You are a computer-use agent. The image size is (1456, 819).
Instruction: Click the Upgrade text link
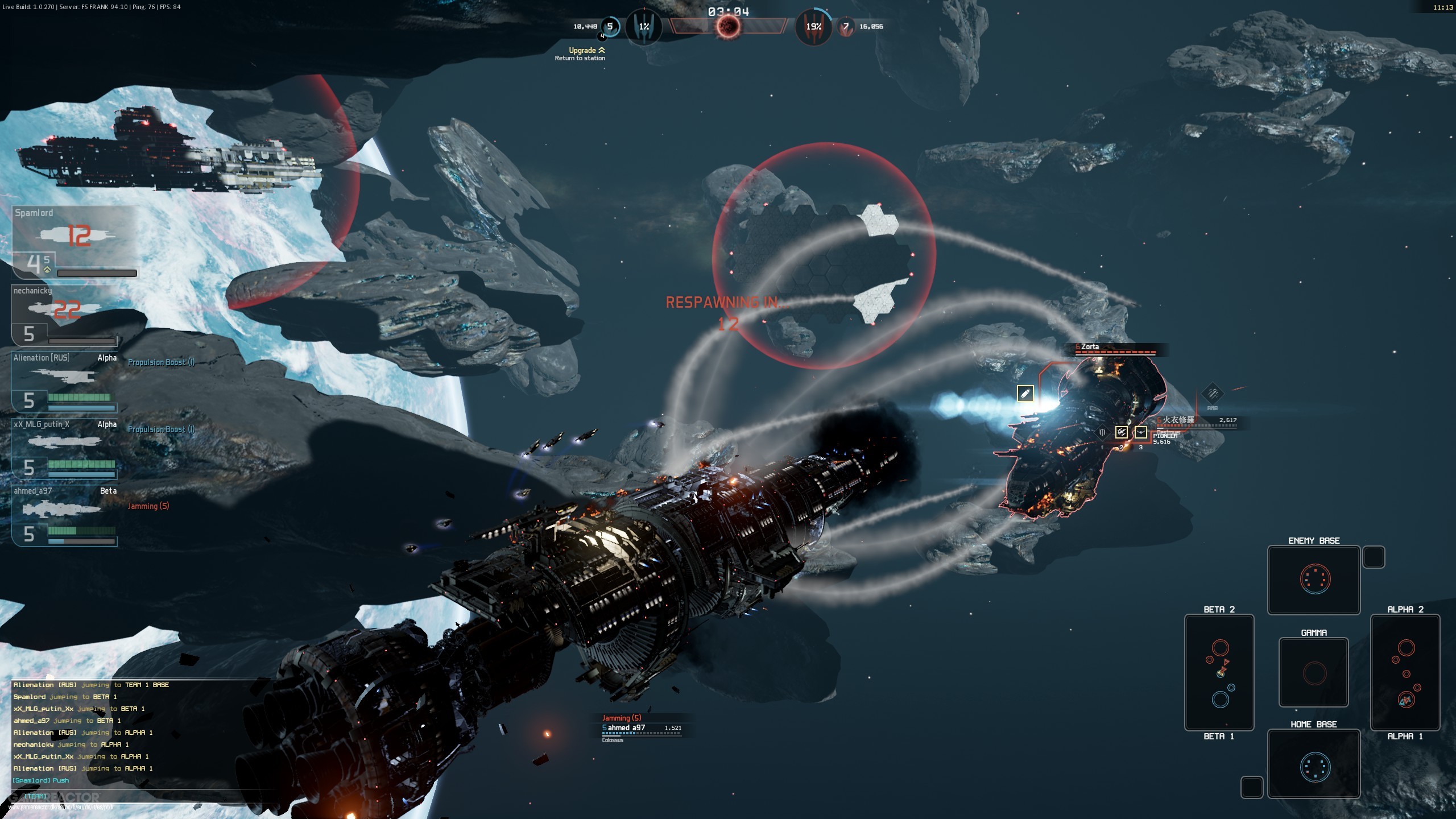pos(581,51)
